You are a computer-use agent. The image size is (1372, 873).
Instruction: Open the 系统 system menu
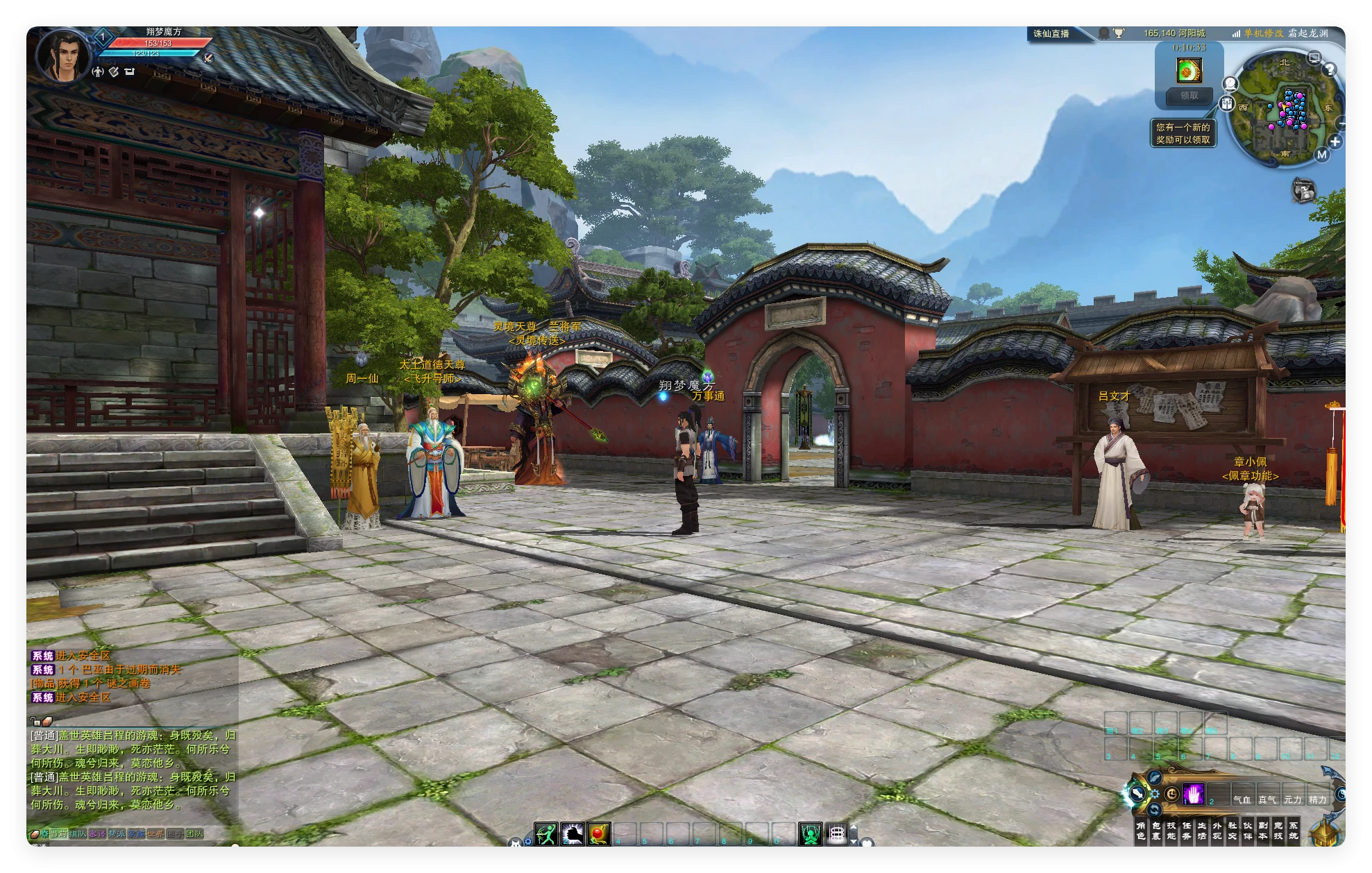tap(1294, 831)
